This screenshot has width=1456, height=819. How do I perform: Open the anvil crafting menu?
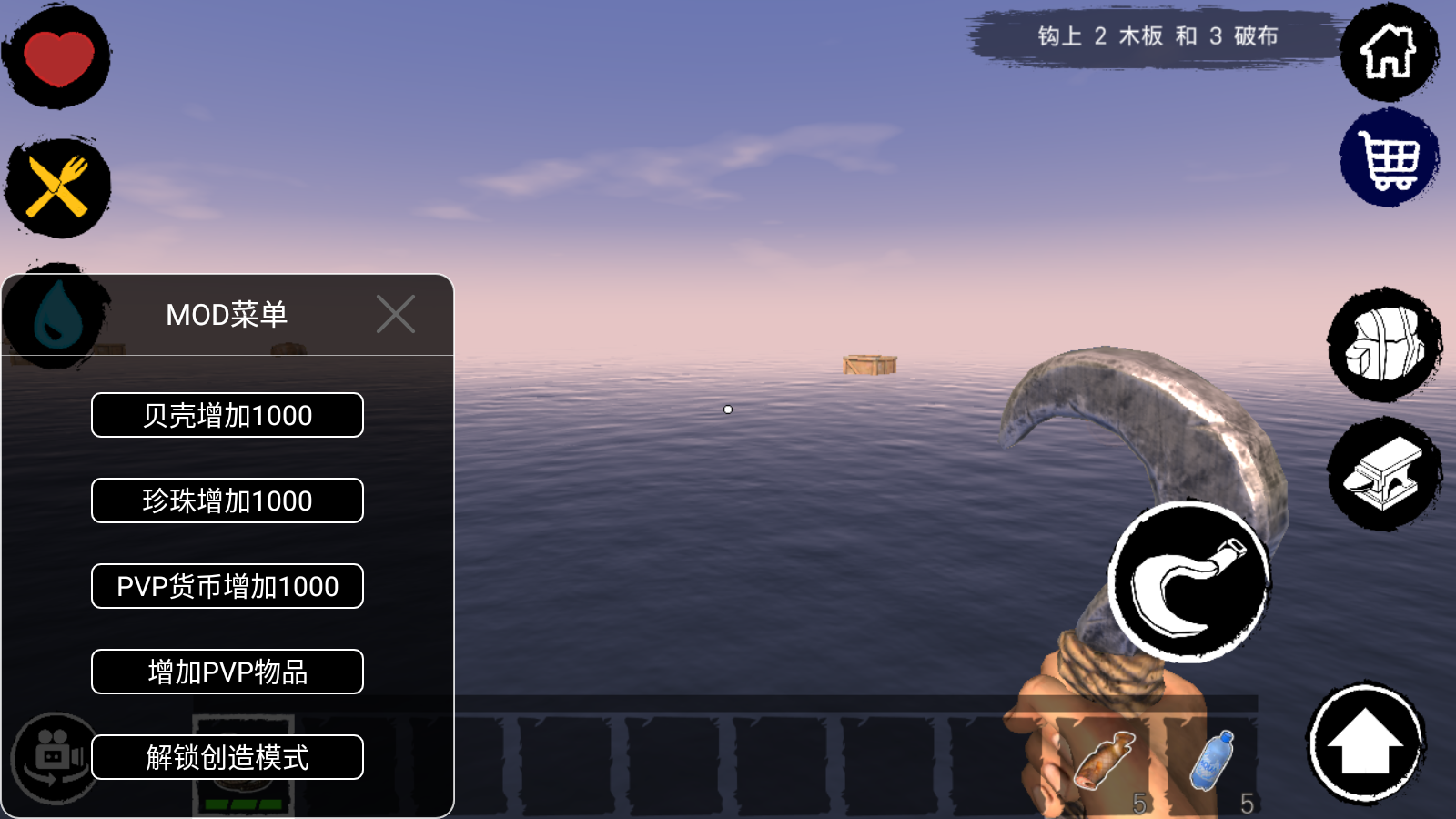click(1384, 474)
